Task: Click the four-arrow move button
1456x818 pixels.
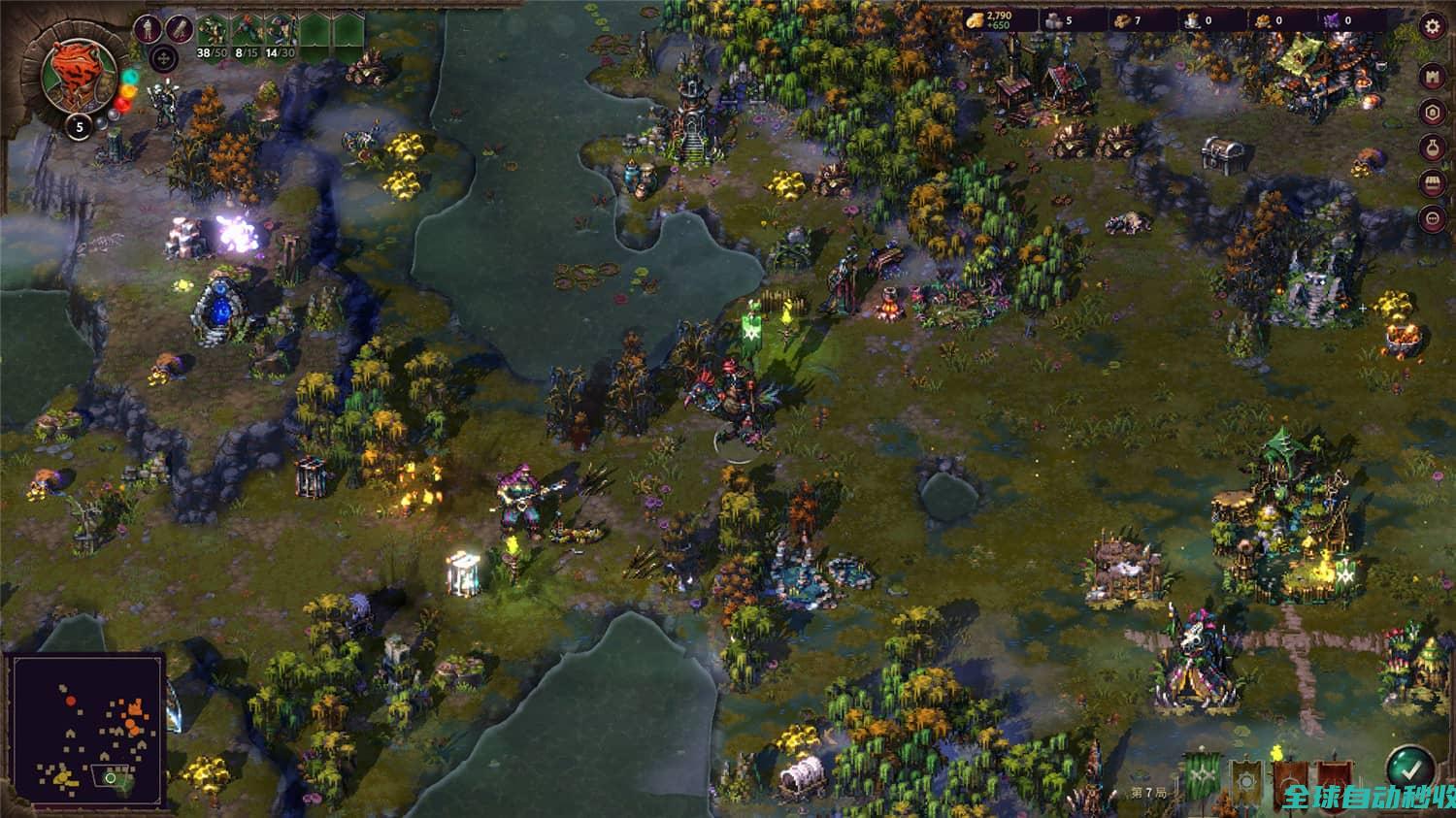Action: tap(165, 60)
